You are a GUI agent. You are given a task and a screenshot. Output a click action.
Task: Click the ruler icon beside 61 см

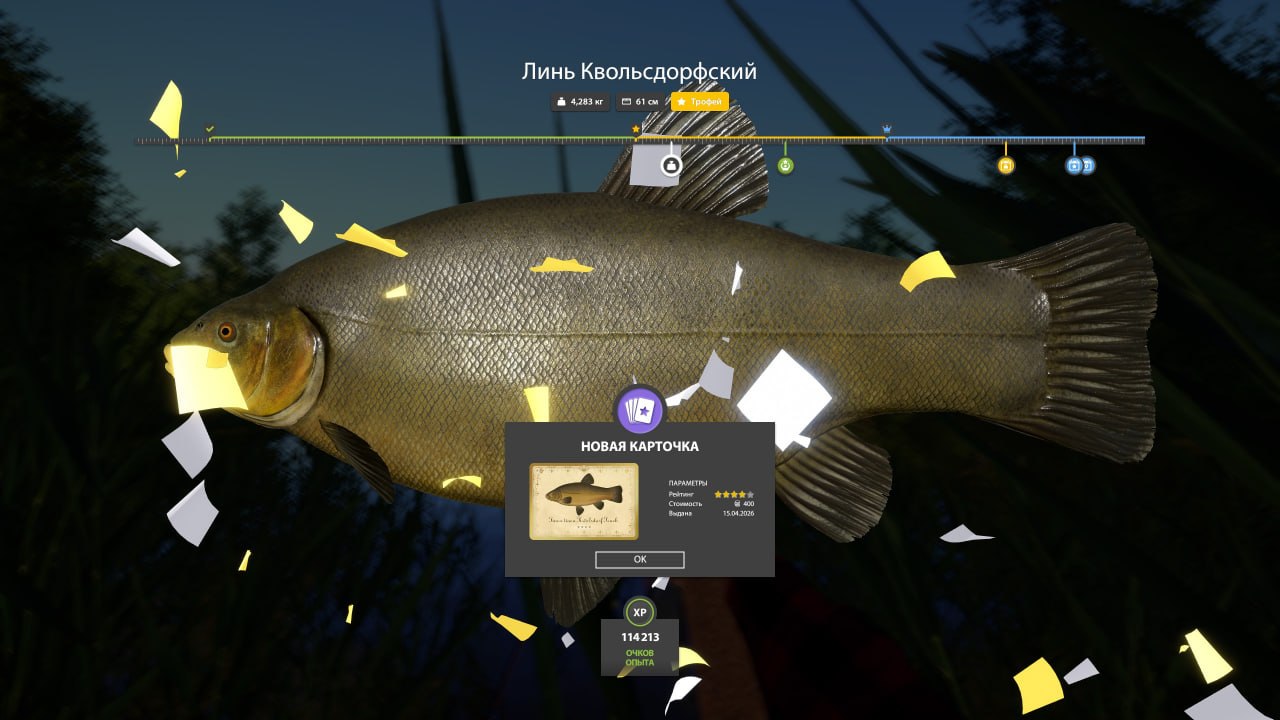pos(629,101)
